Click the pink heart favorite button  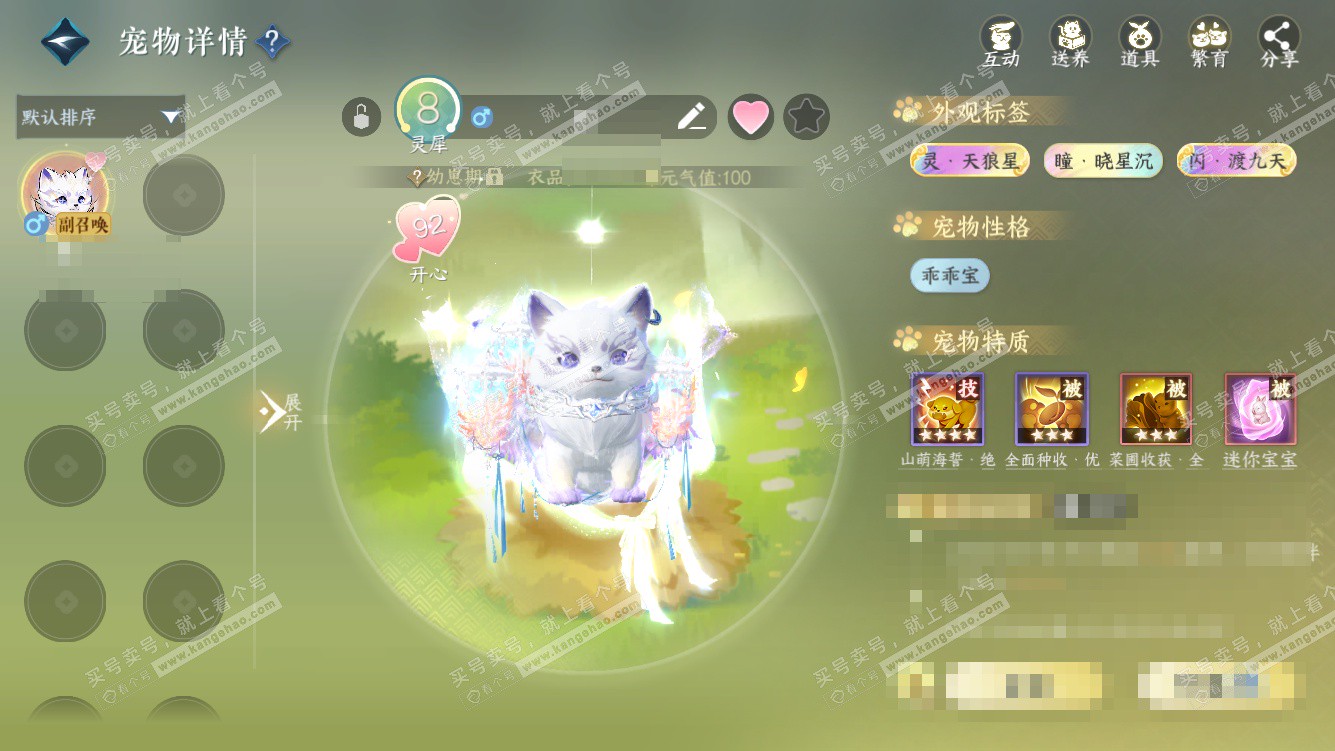tap(750, 117)
